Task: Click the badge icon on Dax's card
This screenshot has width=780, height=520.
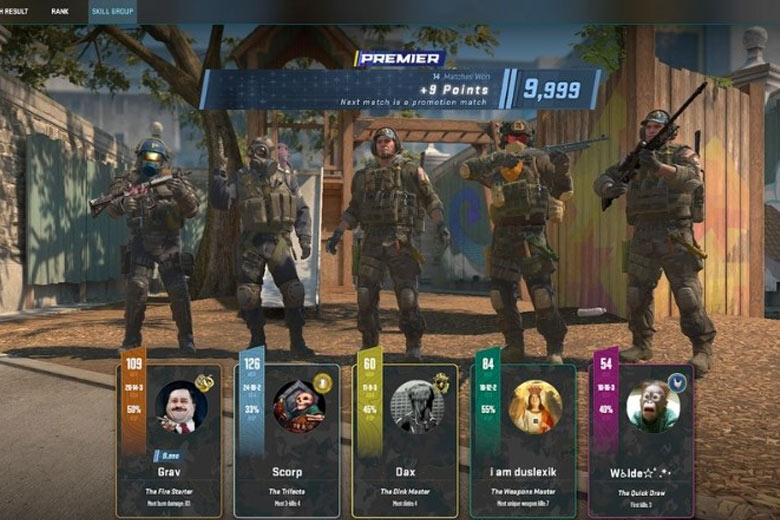Action: click(x=441, y=382)
